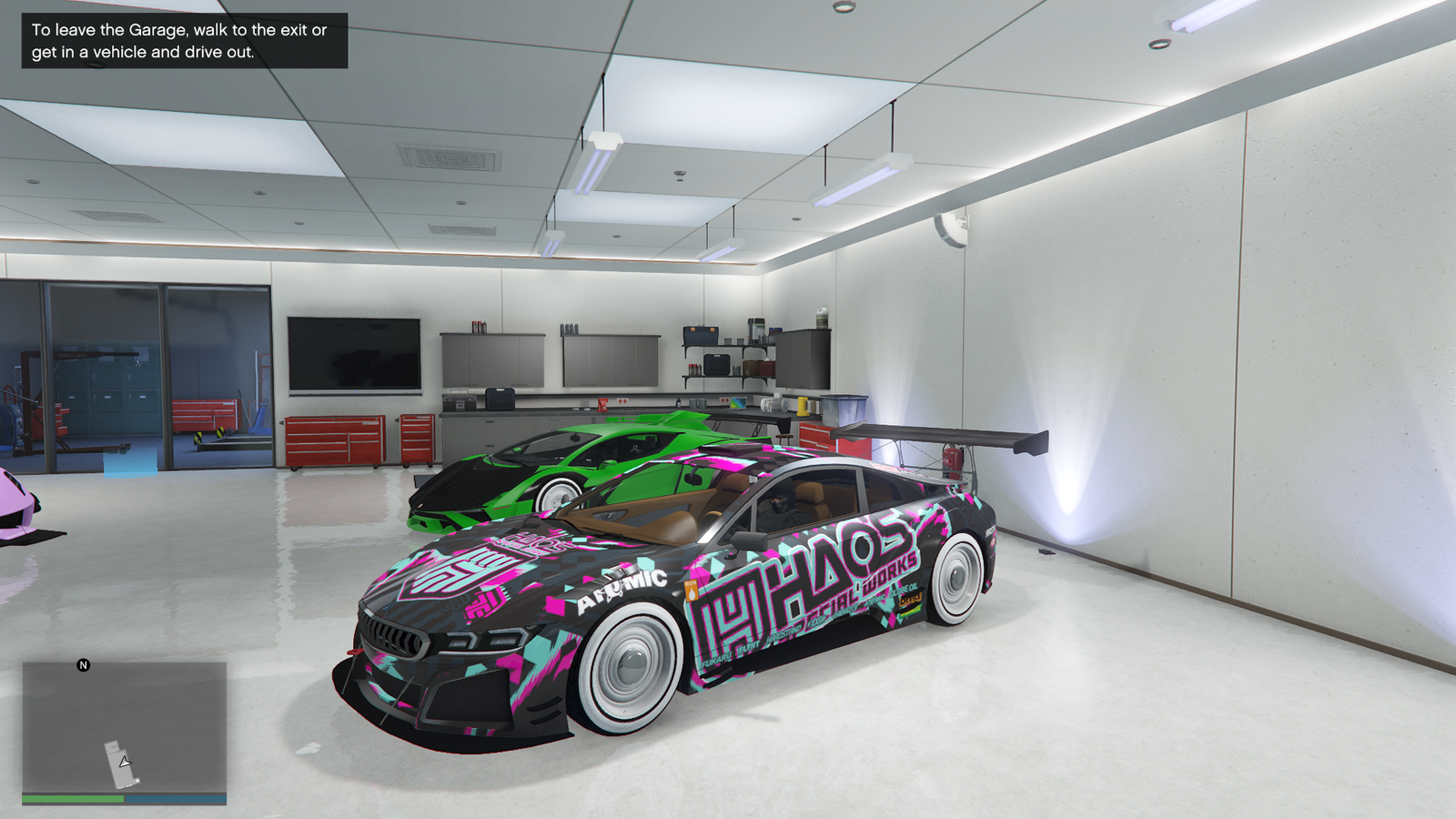Click the north indicator on the minimap

click(84, 665)
